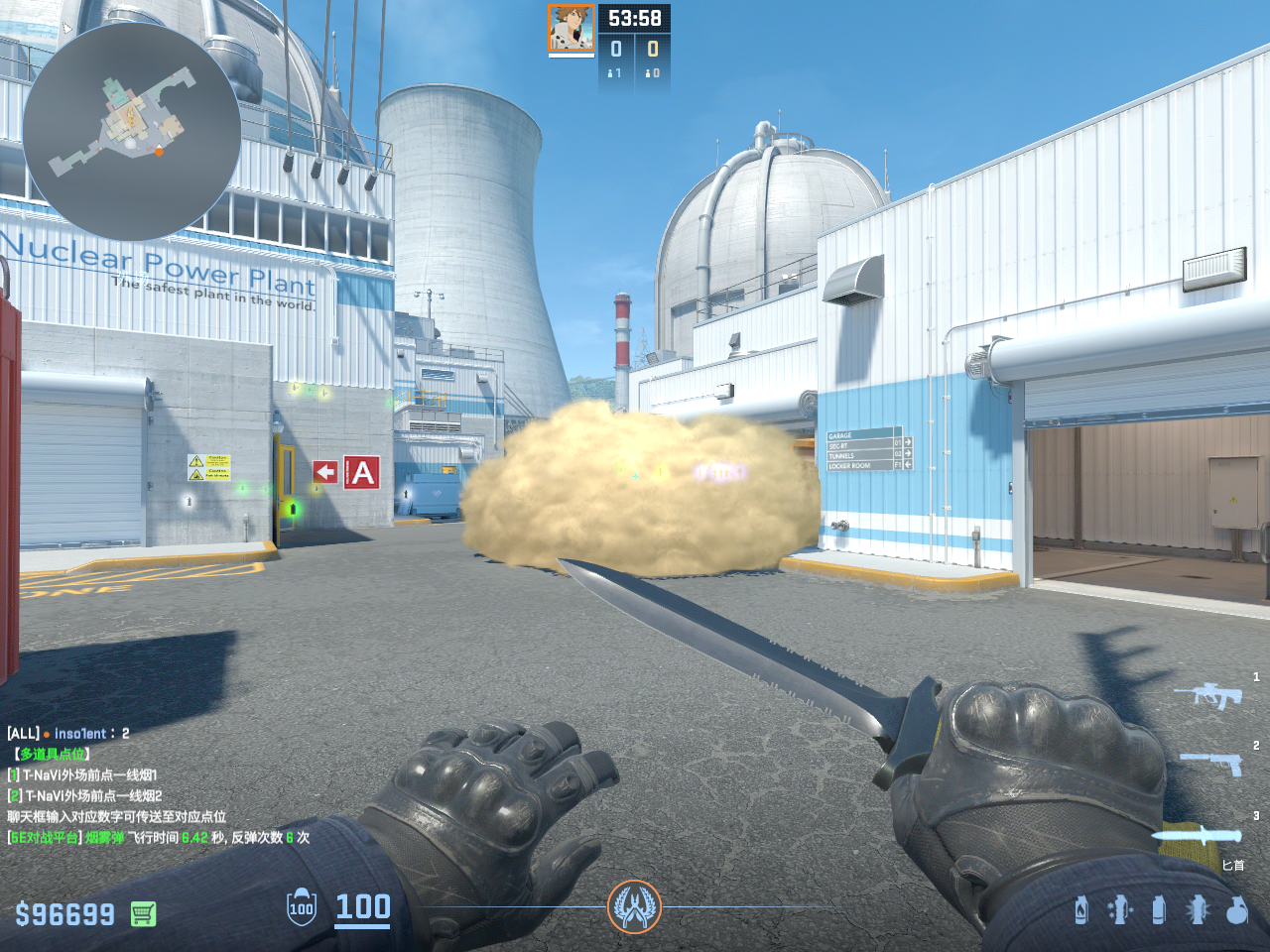Screen dimensions: 1270x952
Task: Click the armor shield and helmet icon
Action: tap(302, 907)
